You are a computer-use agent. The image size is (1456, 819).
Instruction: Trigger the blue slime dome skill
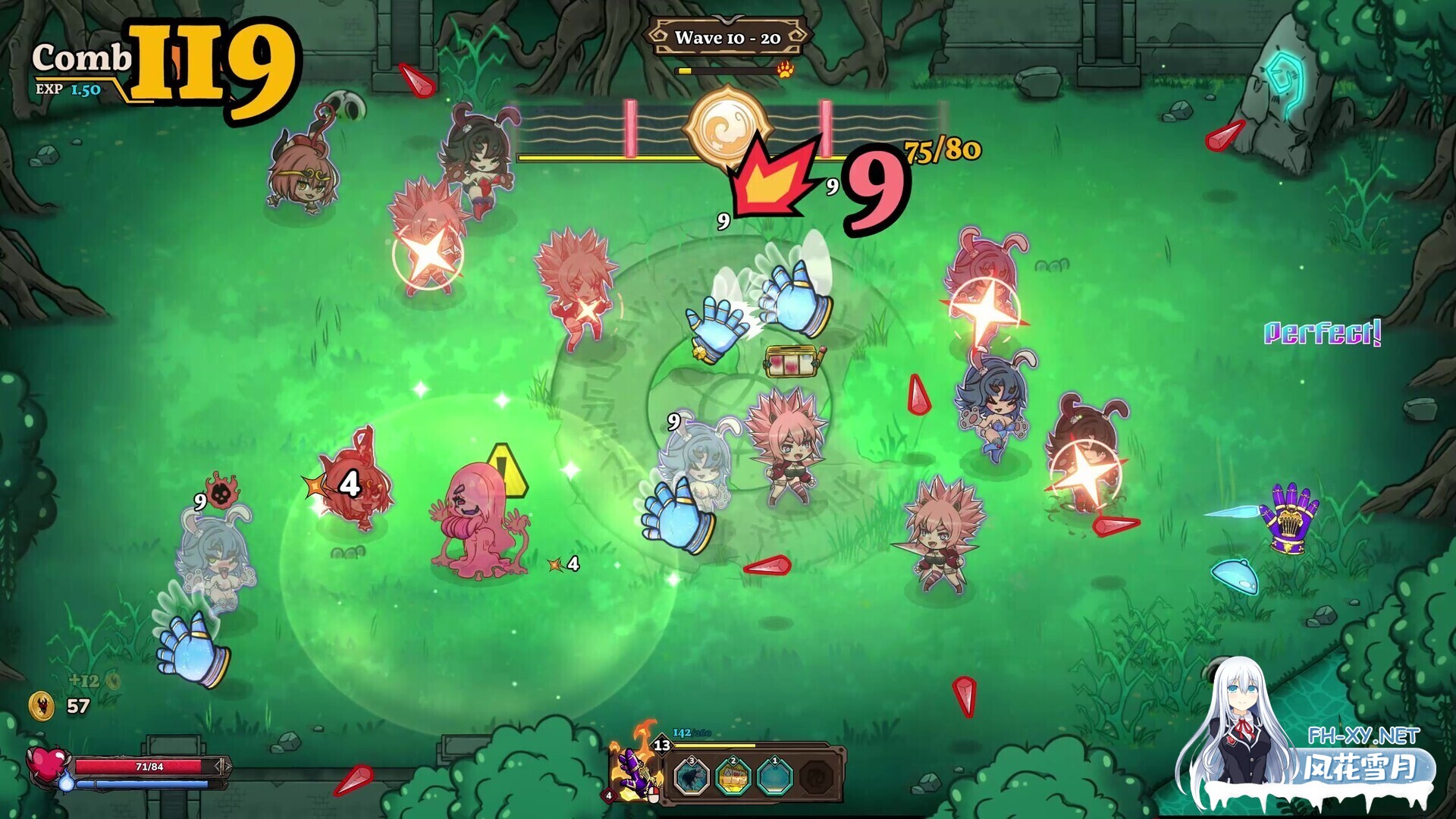[x=775, y=776]
